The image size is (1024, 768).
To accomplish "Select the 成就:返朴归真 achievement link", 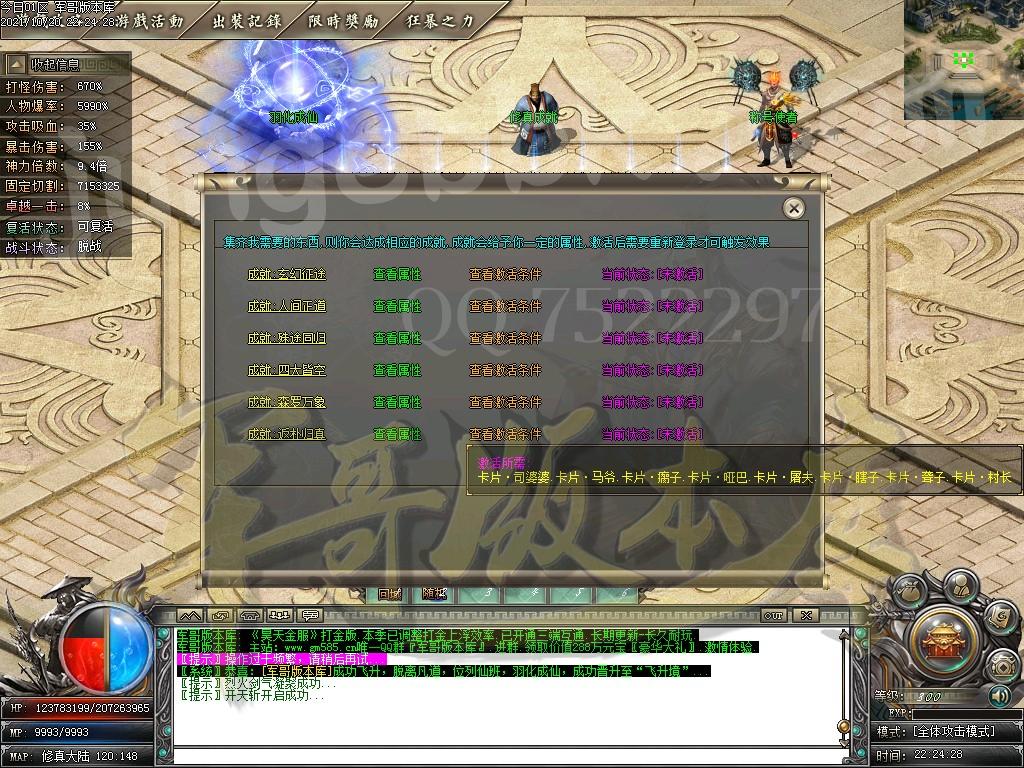I will pos(287,434).
